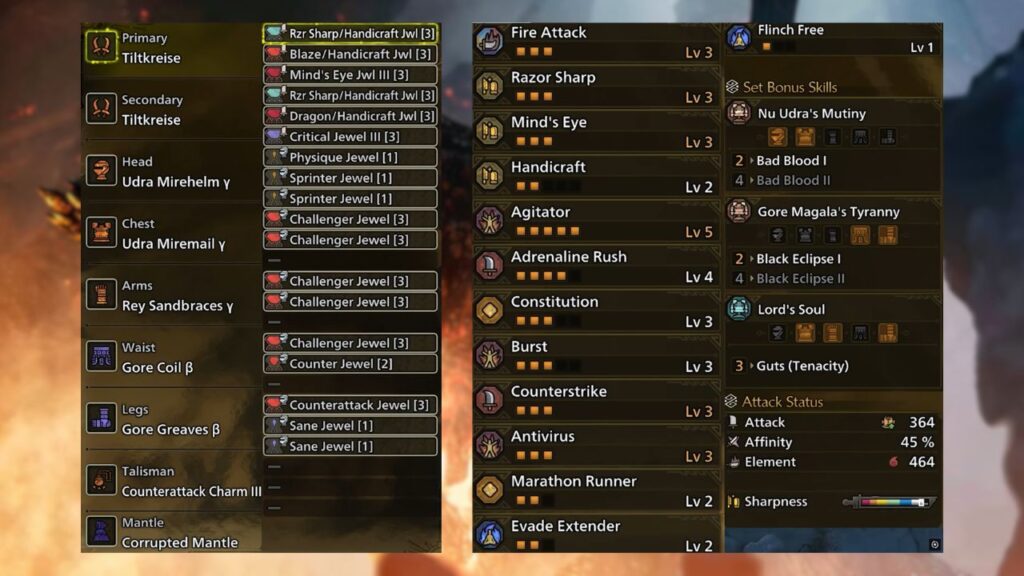
Task: Choose the Critical Jewel III decoration
Action: [350, 137]
